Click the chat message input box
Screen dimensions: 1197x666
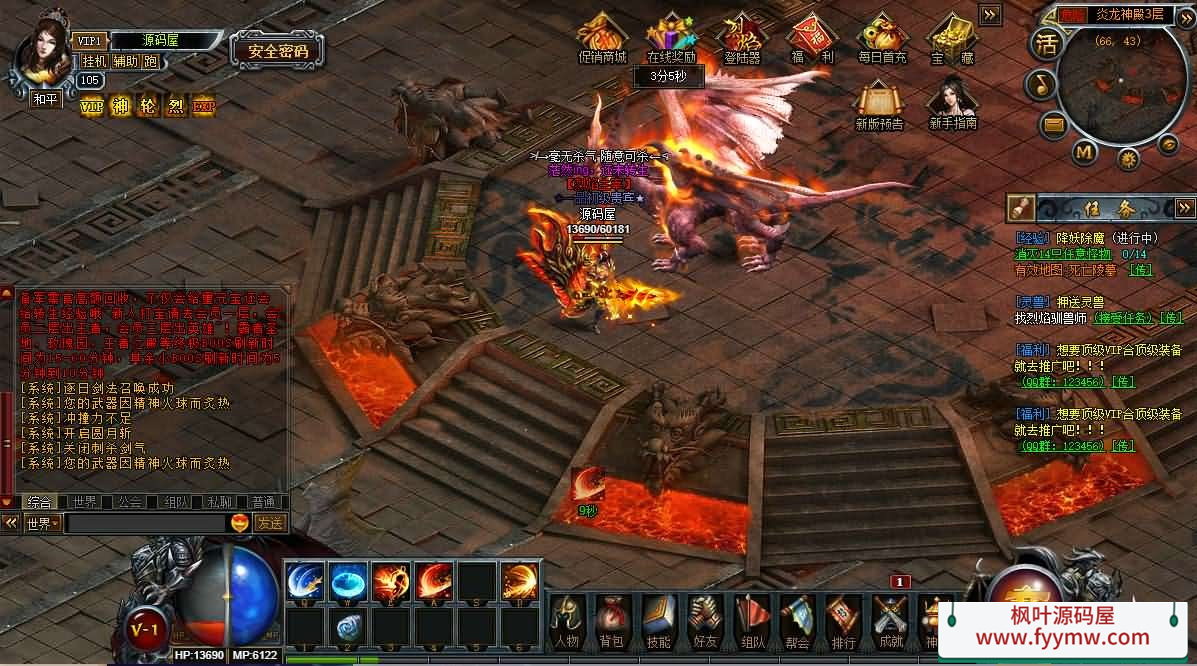click(146, 523)
